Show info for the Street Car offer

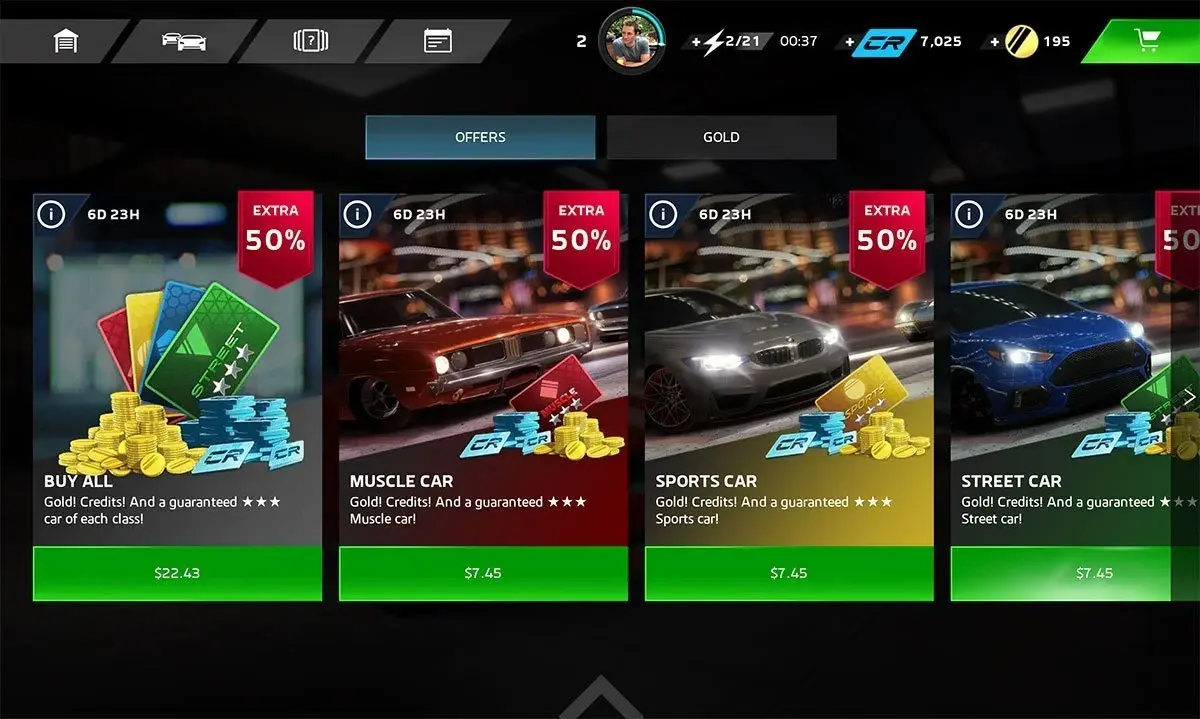[x=969, y=214]
